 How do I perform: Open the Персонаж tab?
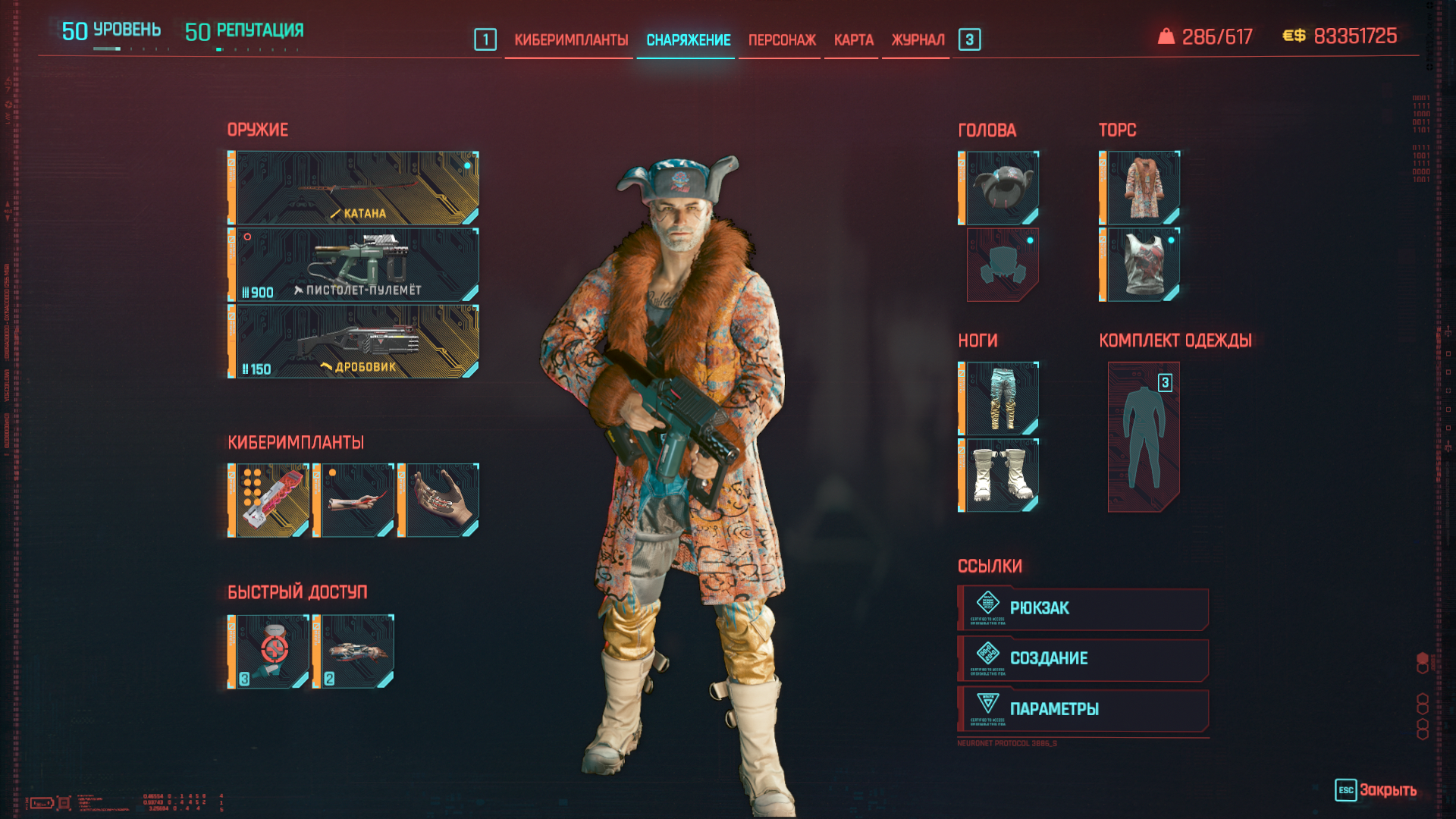tap(782, 40)
